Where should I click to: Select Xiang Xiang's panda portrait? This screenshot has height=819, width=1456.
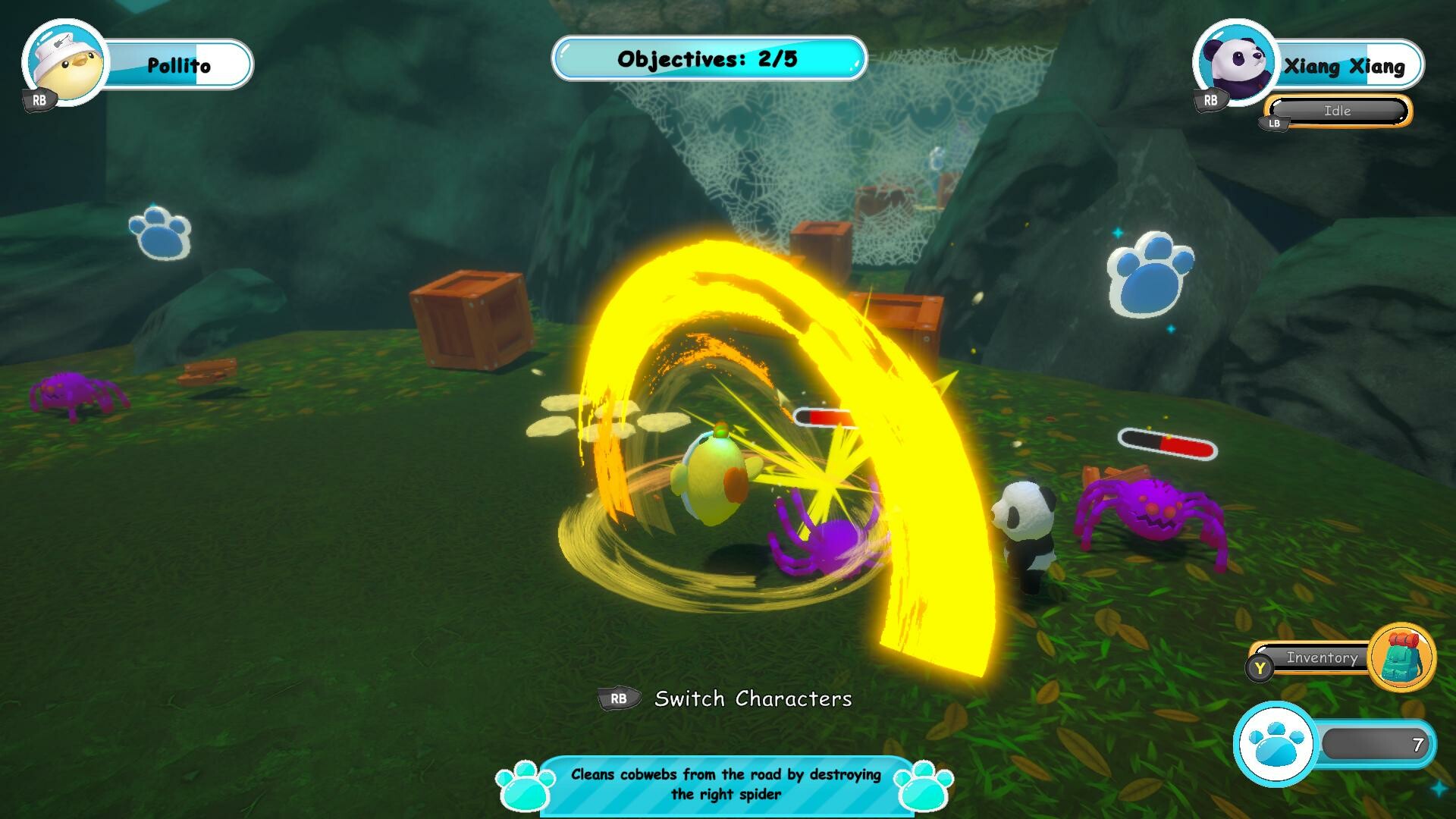1236,64
